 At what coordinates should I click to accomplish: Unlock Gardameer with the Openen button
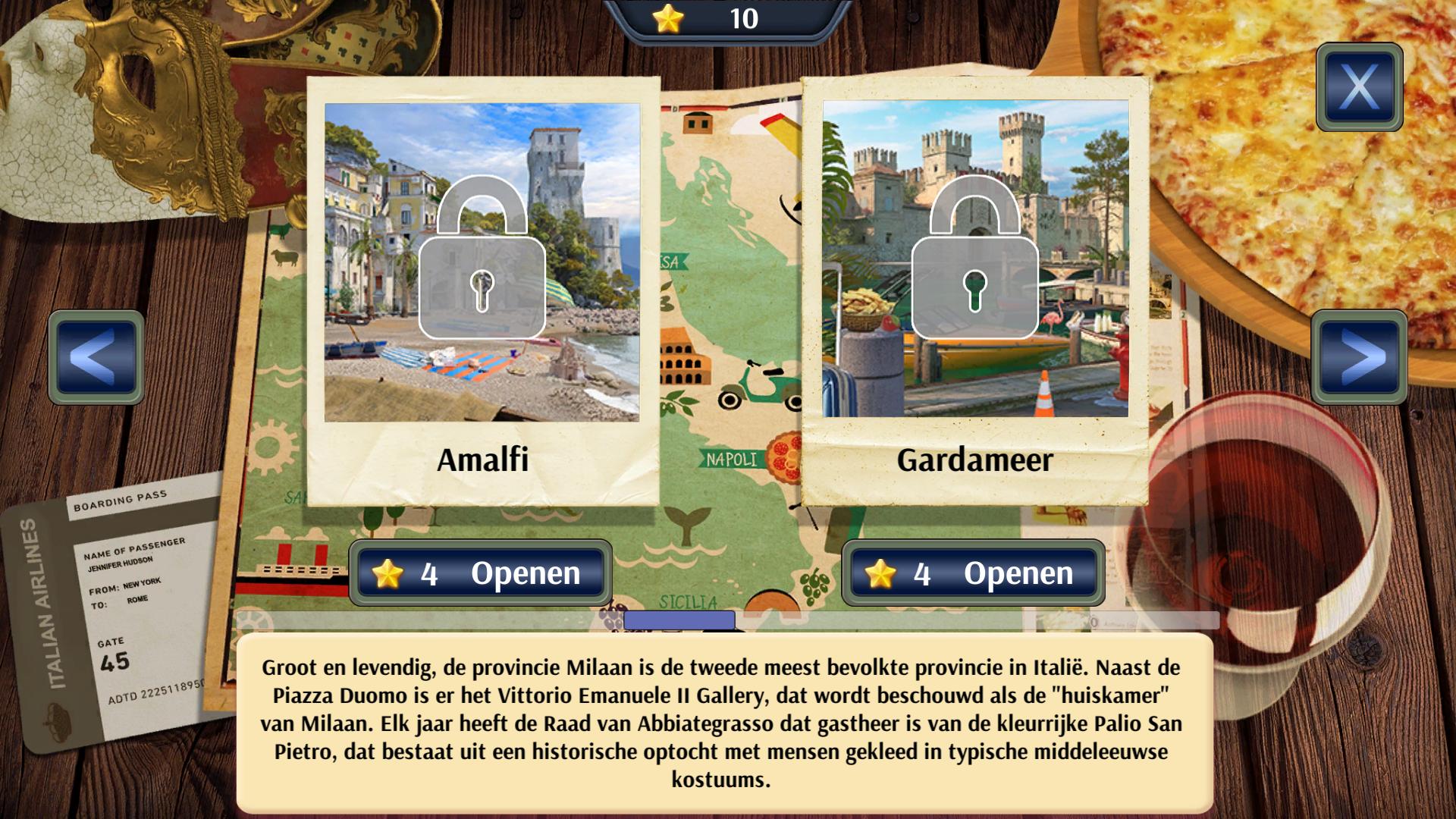point(973,573)
